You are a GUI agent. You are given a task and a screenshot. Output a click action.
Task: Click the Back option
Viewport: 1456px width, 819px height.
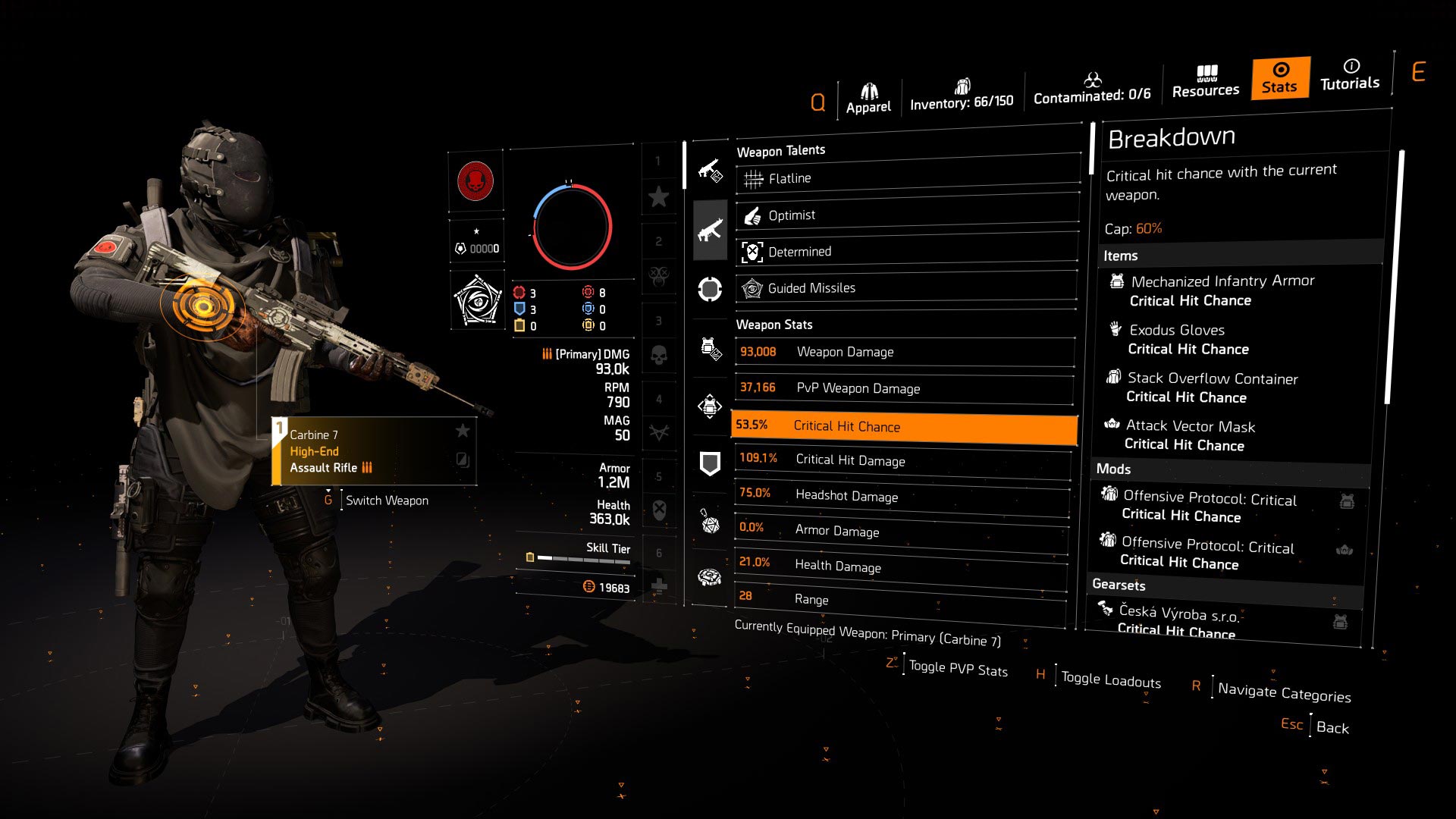1333,727
